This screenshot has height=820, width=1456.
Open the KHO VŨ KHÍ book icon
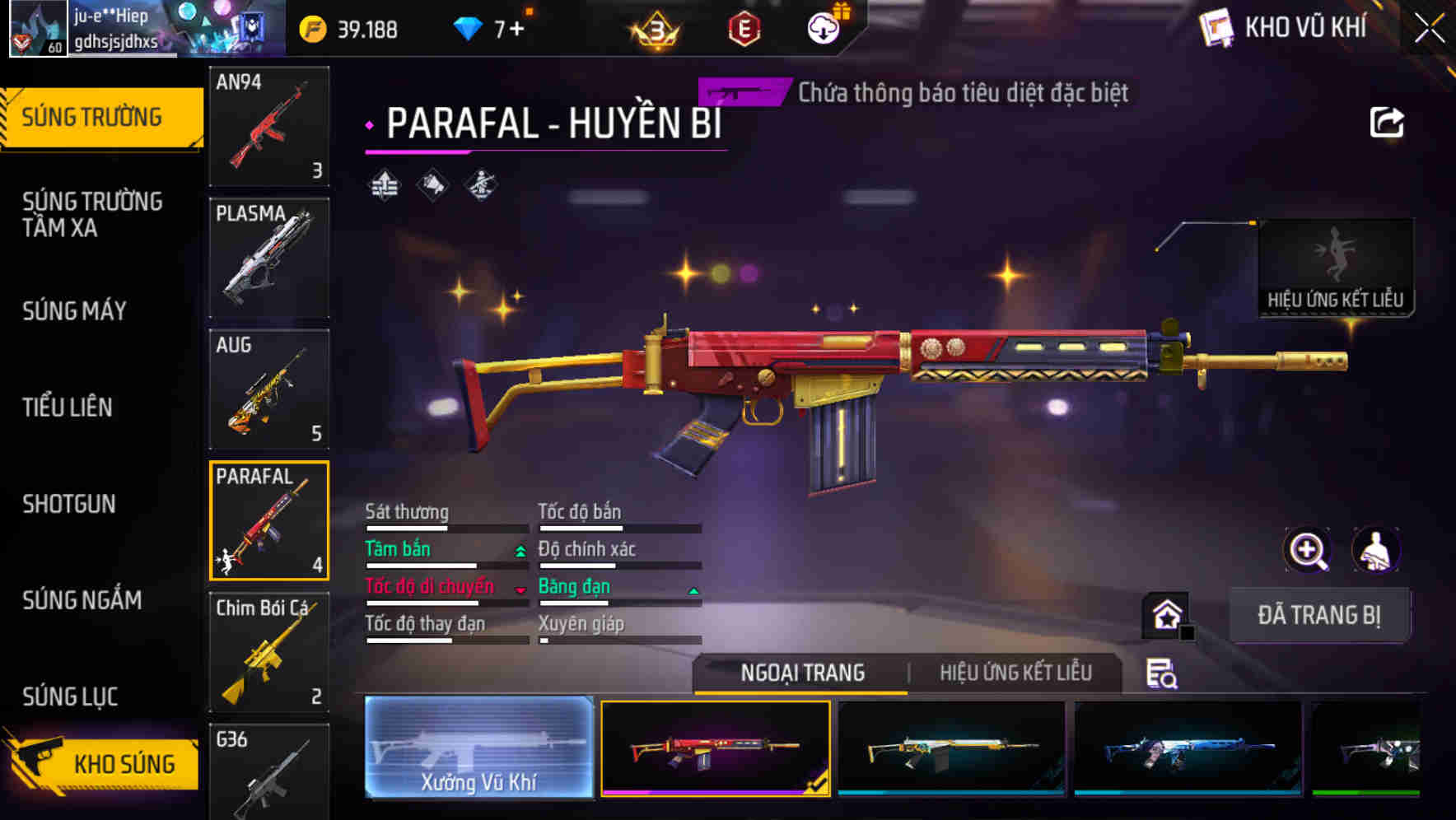point(1216,27)
